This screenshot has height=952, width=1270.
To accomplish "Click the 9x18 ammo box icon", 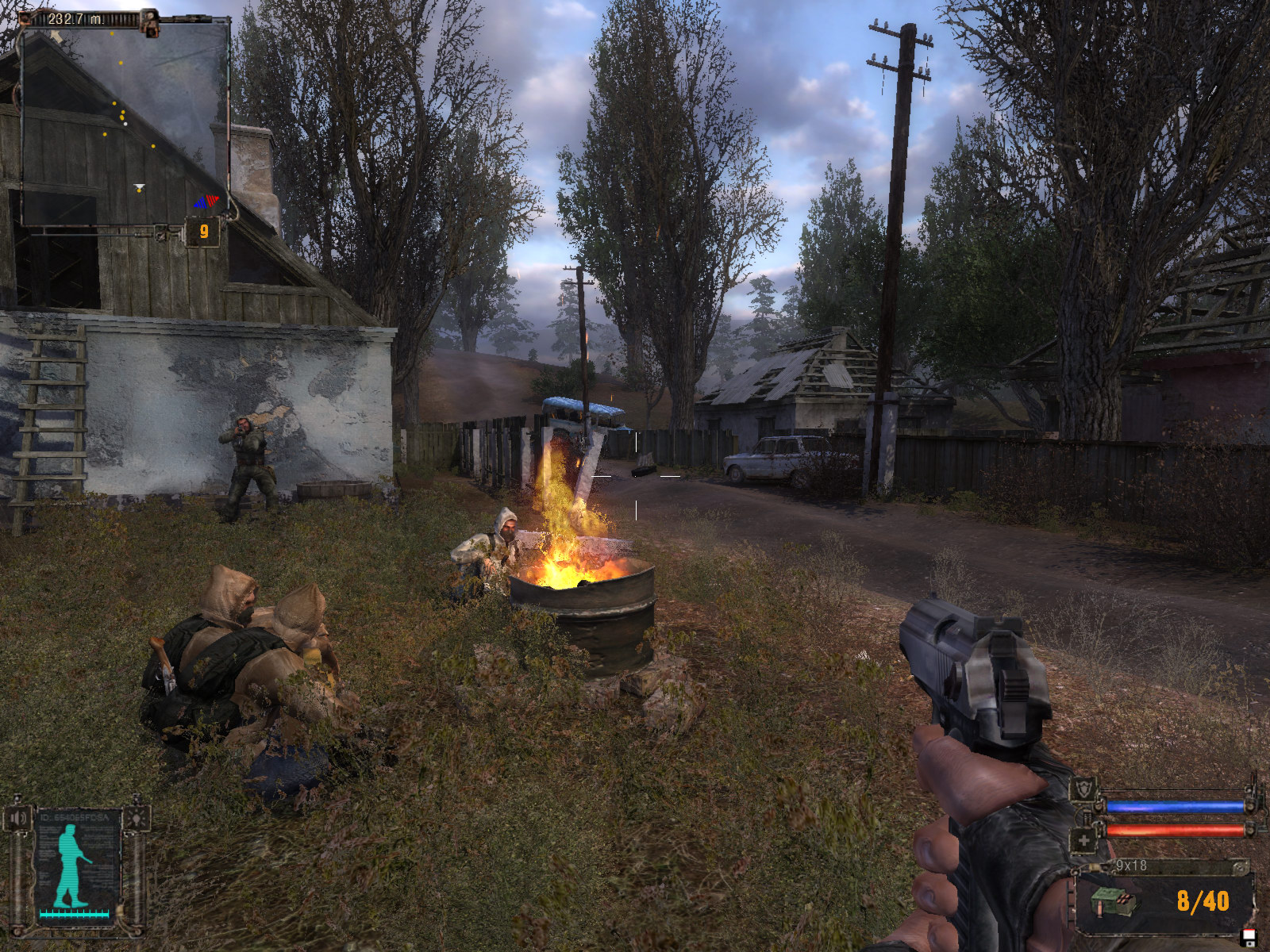I will [1114, 902].
